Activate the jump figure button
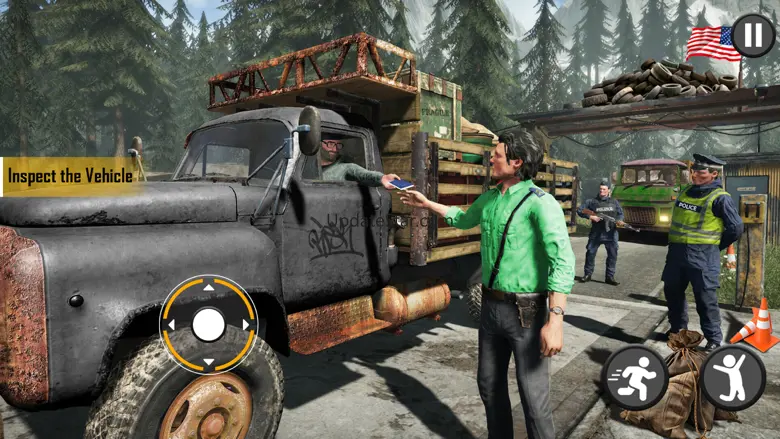Viewport: 780px width, 439px height. (x=732, y=378)
